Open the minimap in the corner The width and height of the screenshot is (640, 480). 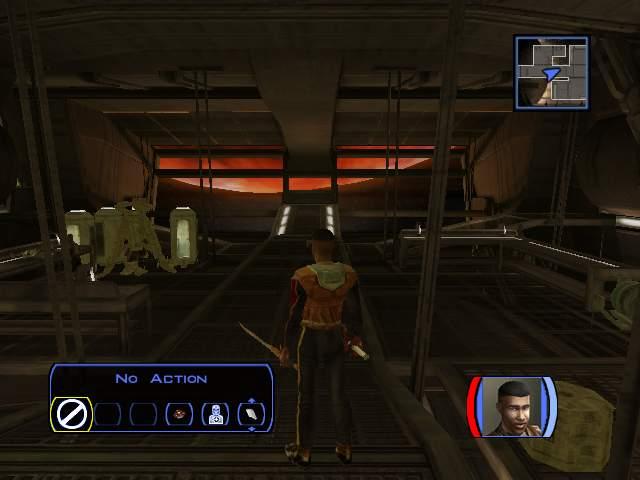tap(551, 72)
